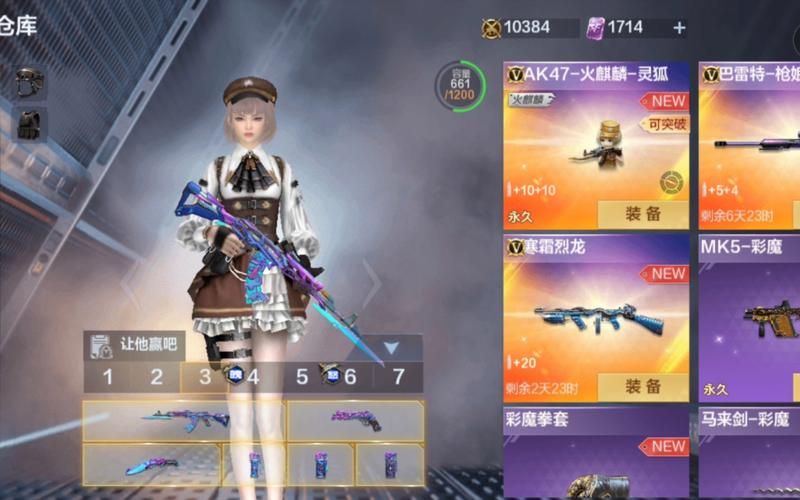Select the 寒霜烈龙 weapon card

pos(596,308)
